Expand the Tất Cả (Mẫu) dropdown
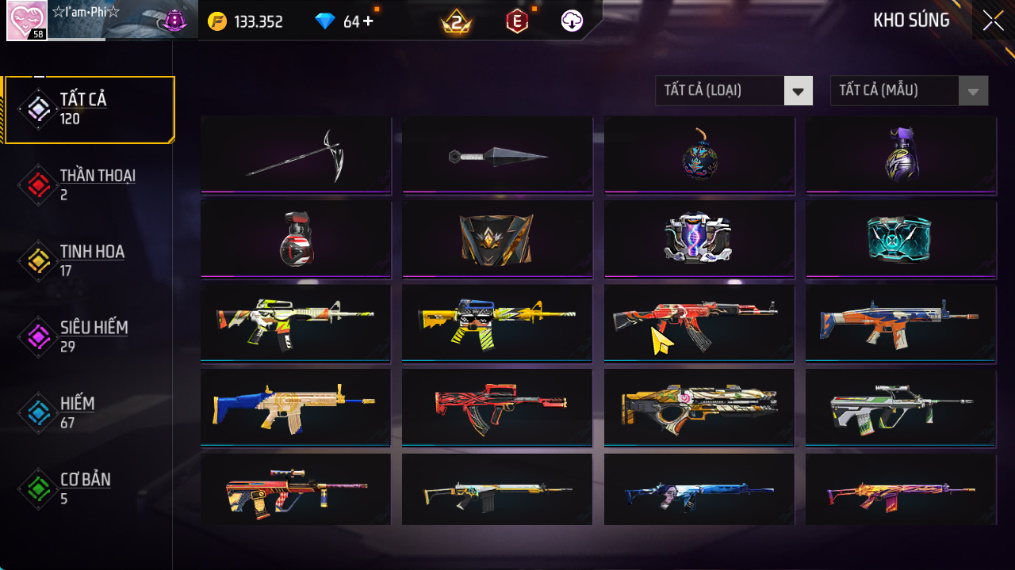Viewport: 1015px width, 570px height. pos(908,91)
